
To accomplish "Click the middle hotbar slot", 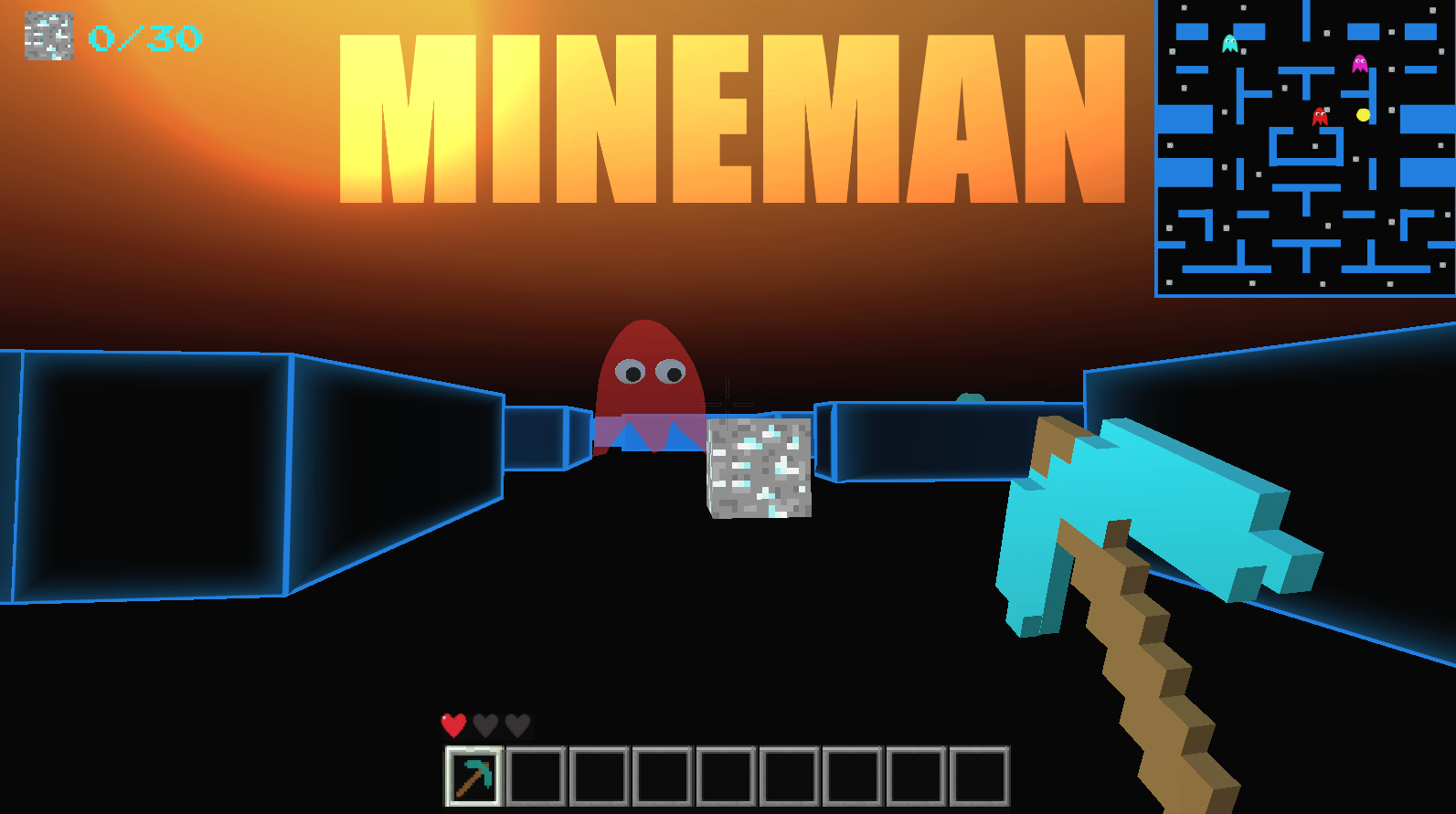I will pyautogui.click(x=725, y=775).
